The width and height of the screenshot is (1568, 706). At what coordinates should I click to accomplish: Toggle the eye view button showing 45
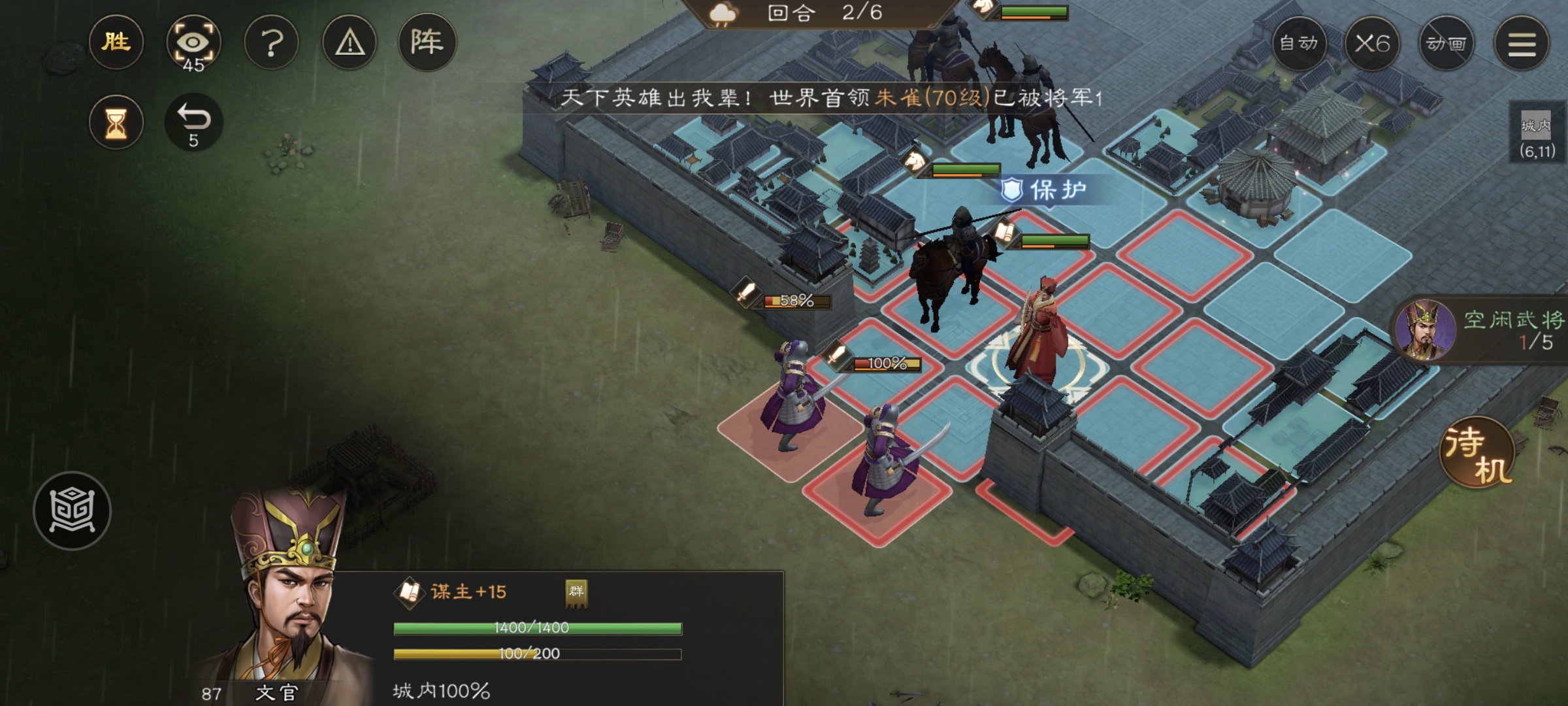tap(193, 44)
